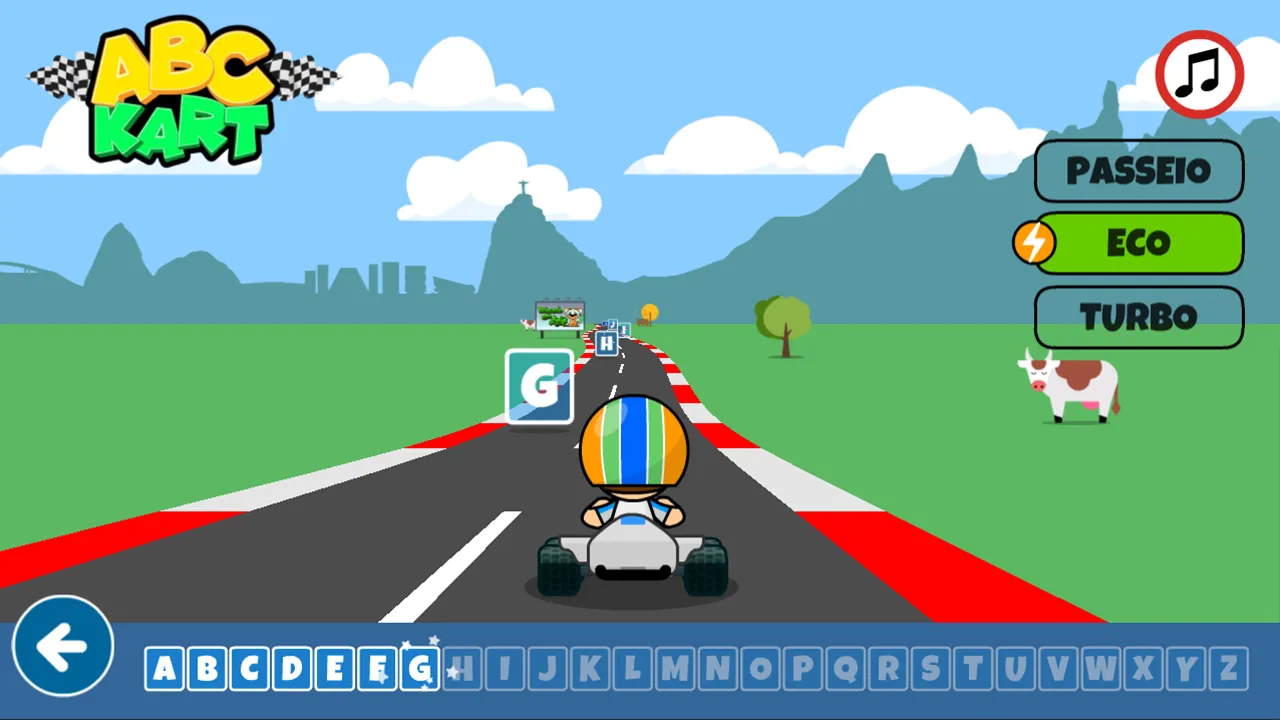Tap the back arrow to exit the race

coord(62,646)
